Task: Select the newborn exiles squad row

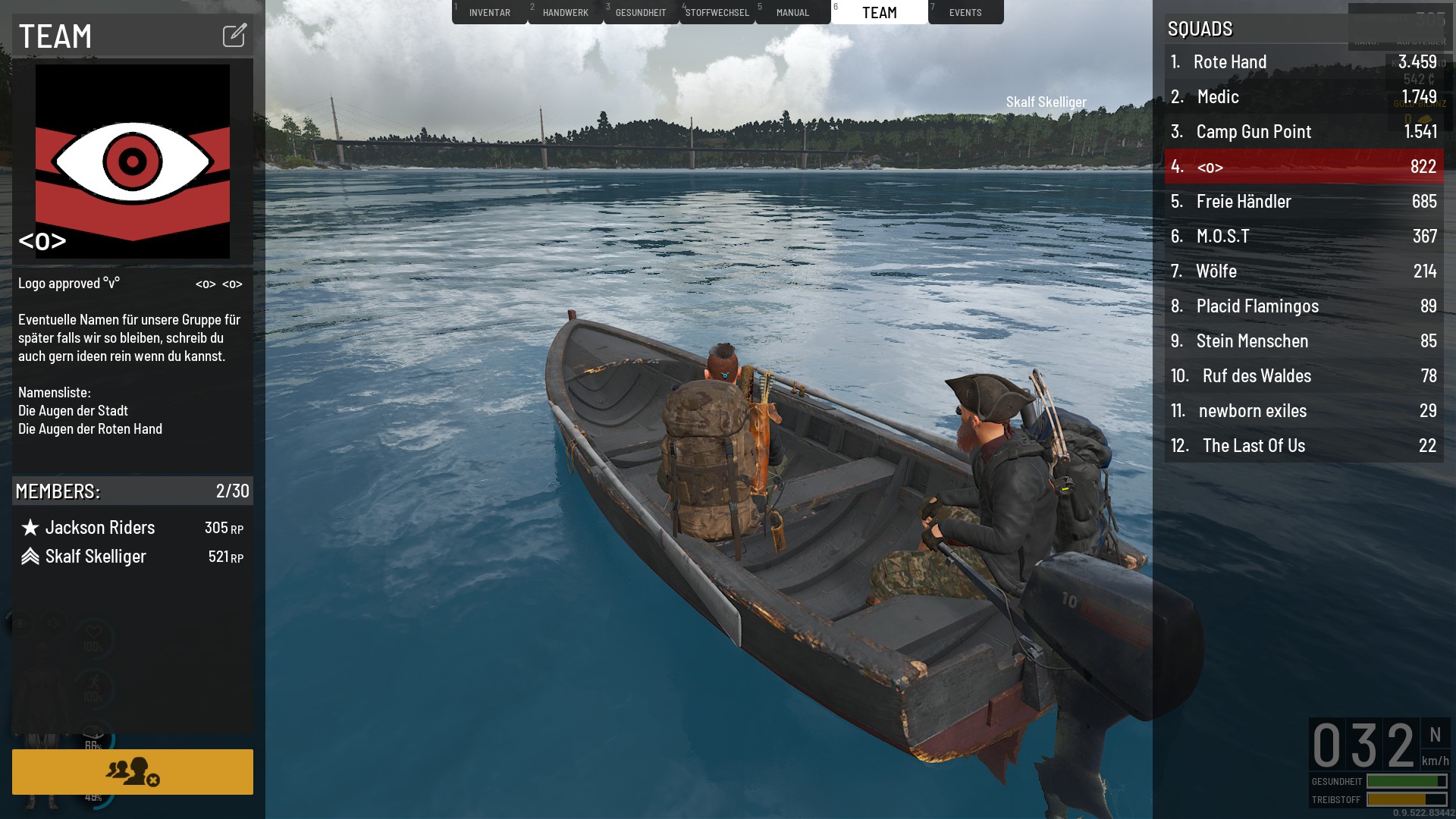Action: click(x=1304, y=411)
